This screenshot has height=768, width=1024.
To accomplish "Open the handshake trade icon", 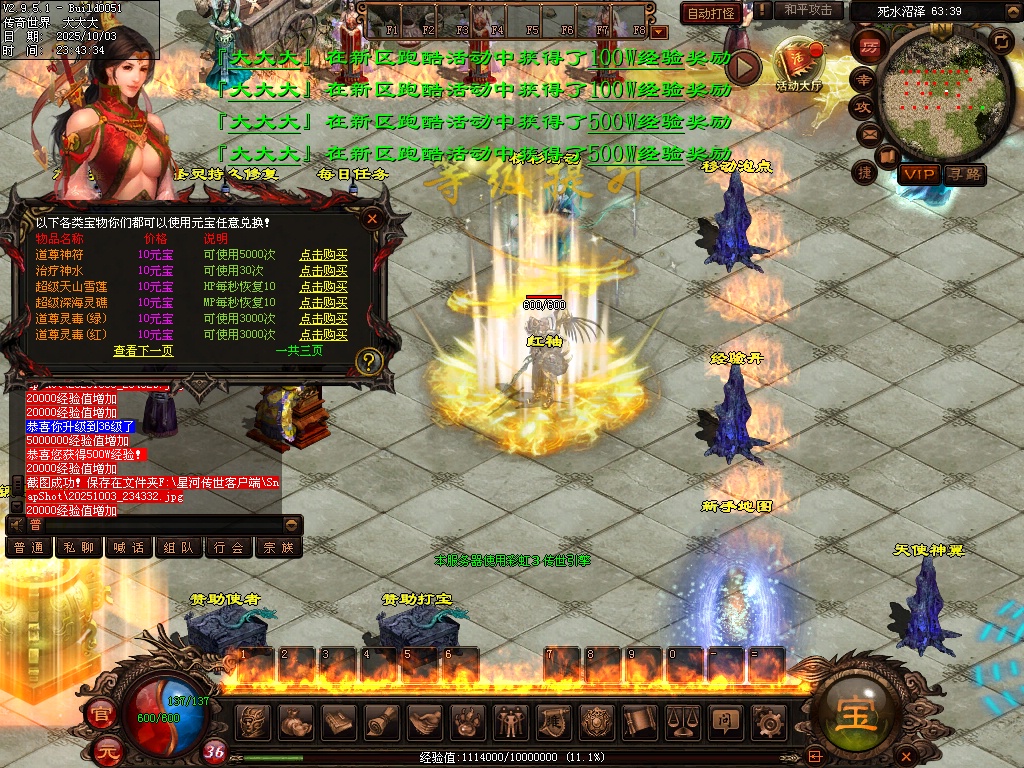I will (x=425, y=720).
